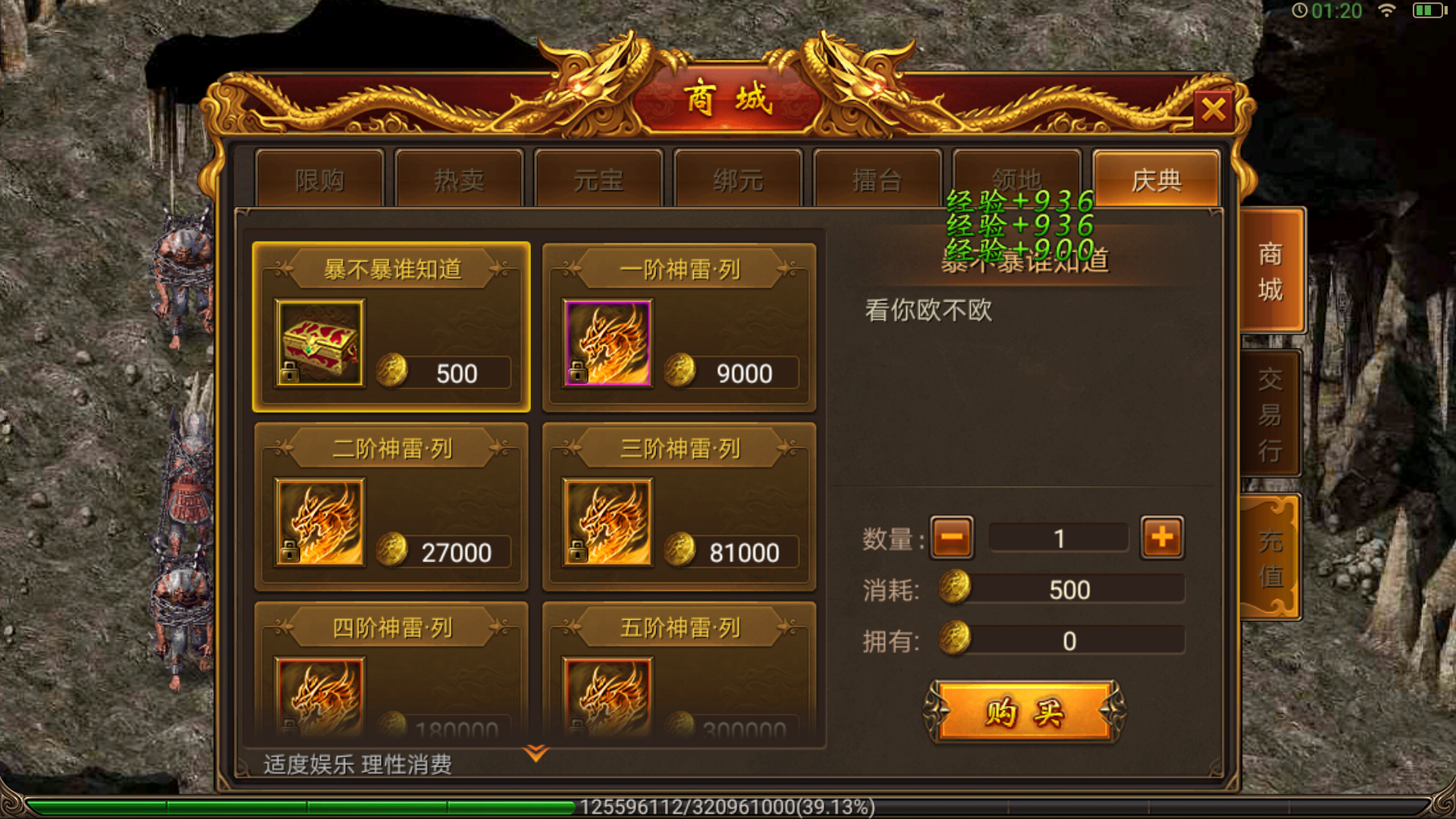Increase quantity with the plus stepper
The image size is (1456, 819).
[x=1162, y=536]
